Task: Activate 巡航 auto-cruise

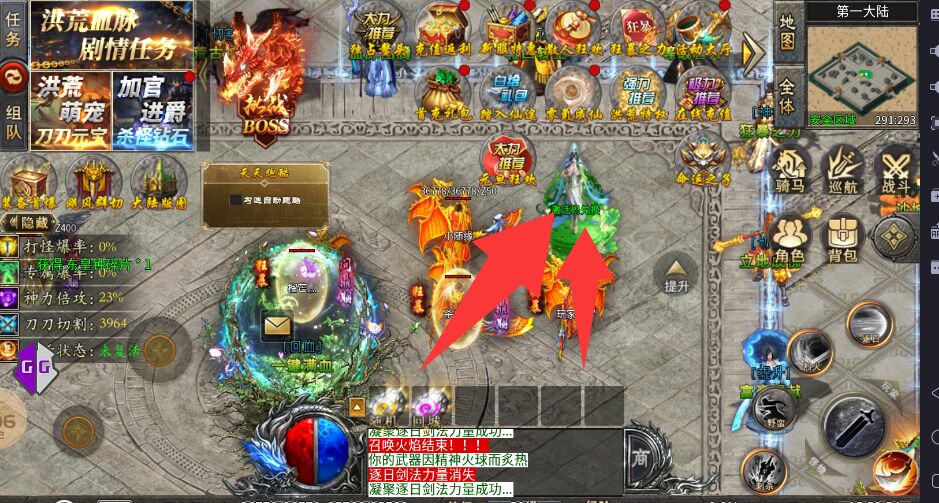Action: (842, 168)
